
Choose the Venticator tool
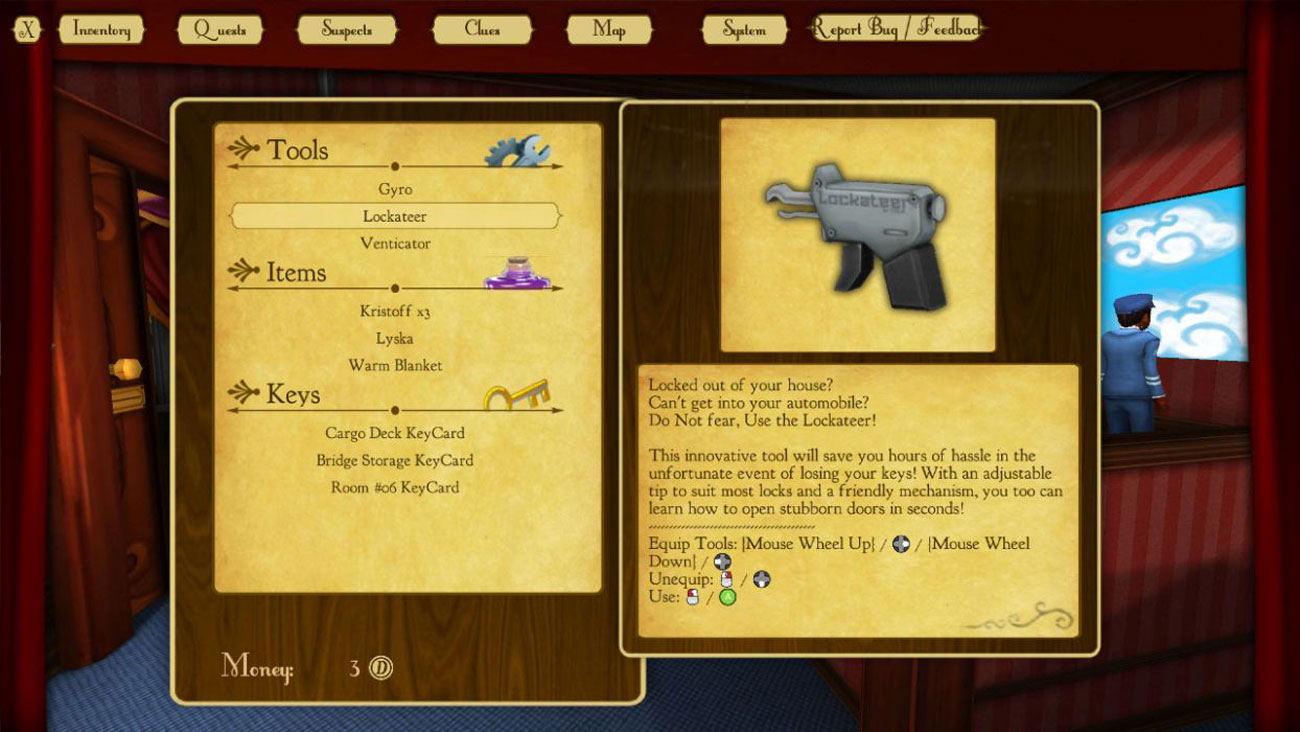tap(395, 243)
